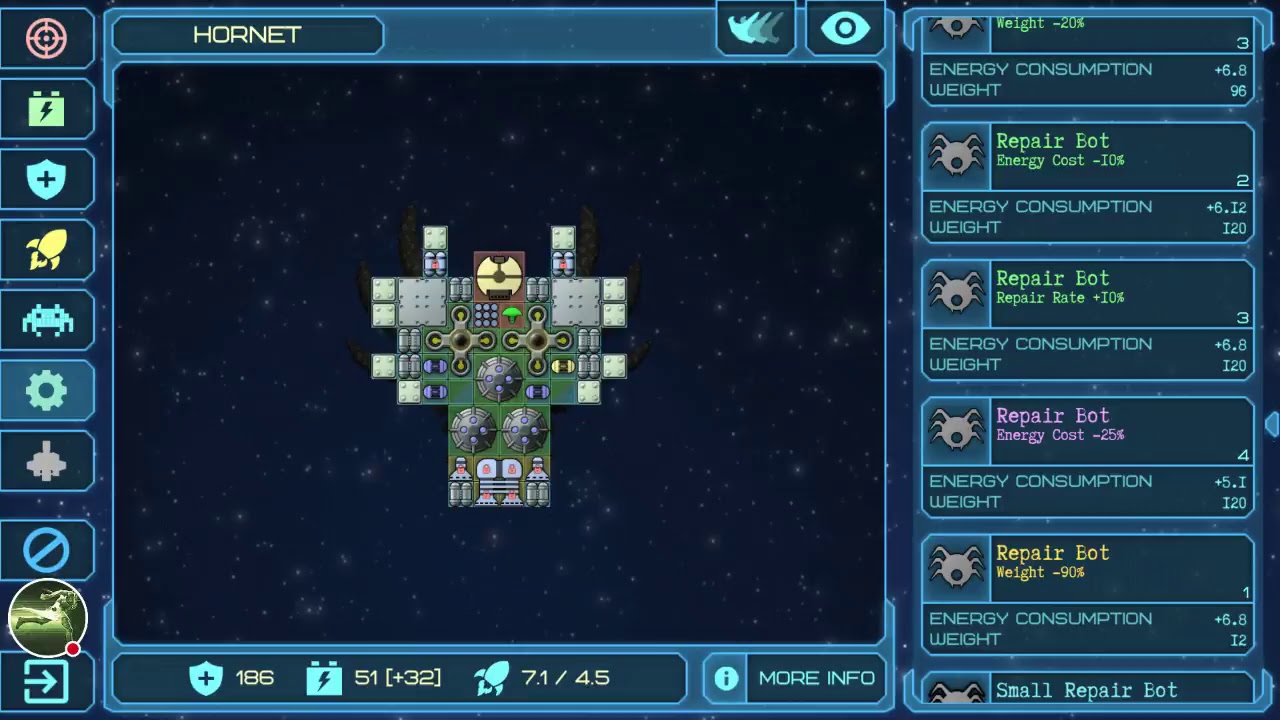Pick Repair Bot with Repair Rate +10%
This screenshot has width=1280, height=720.
1087,319
